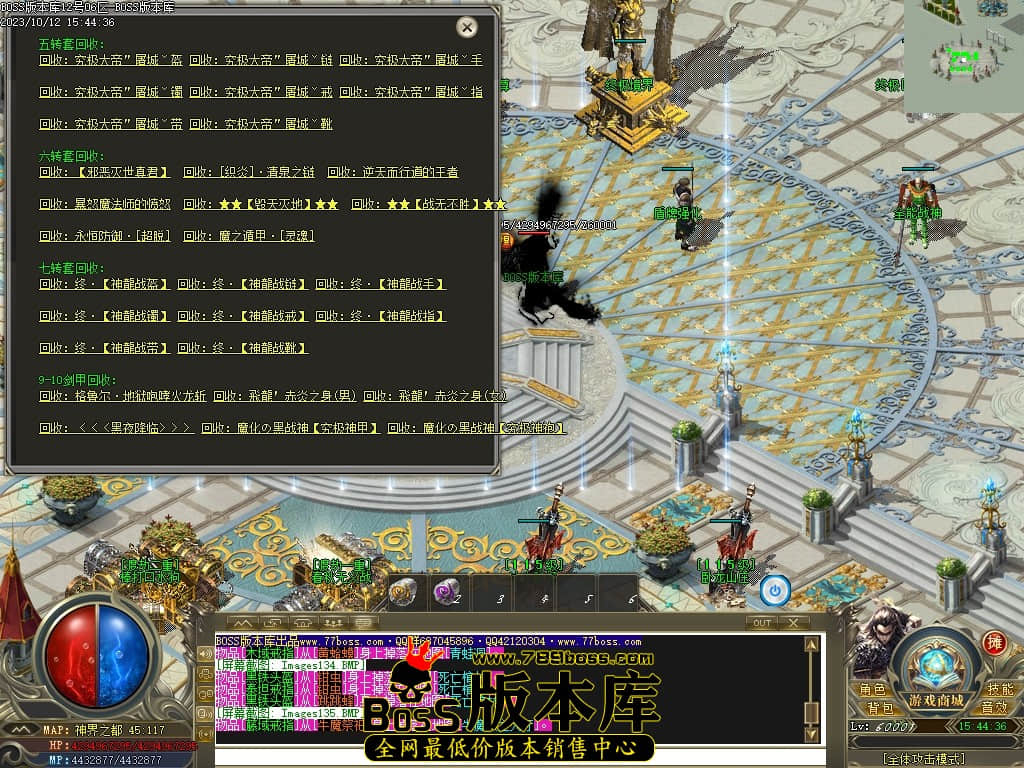Open the 角色 character panel
Image resolution: width=1024 pixels, height=768 pixels.
point(872,690)
